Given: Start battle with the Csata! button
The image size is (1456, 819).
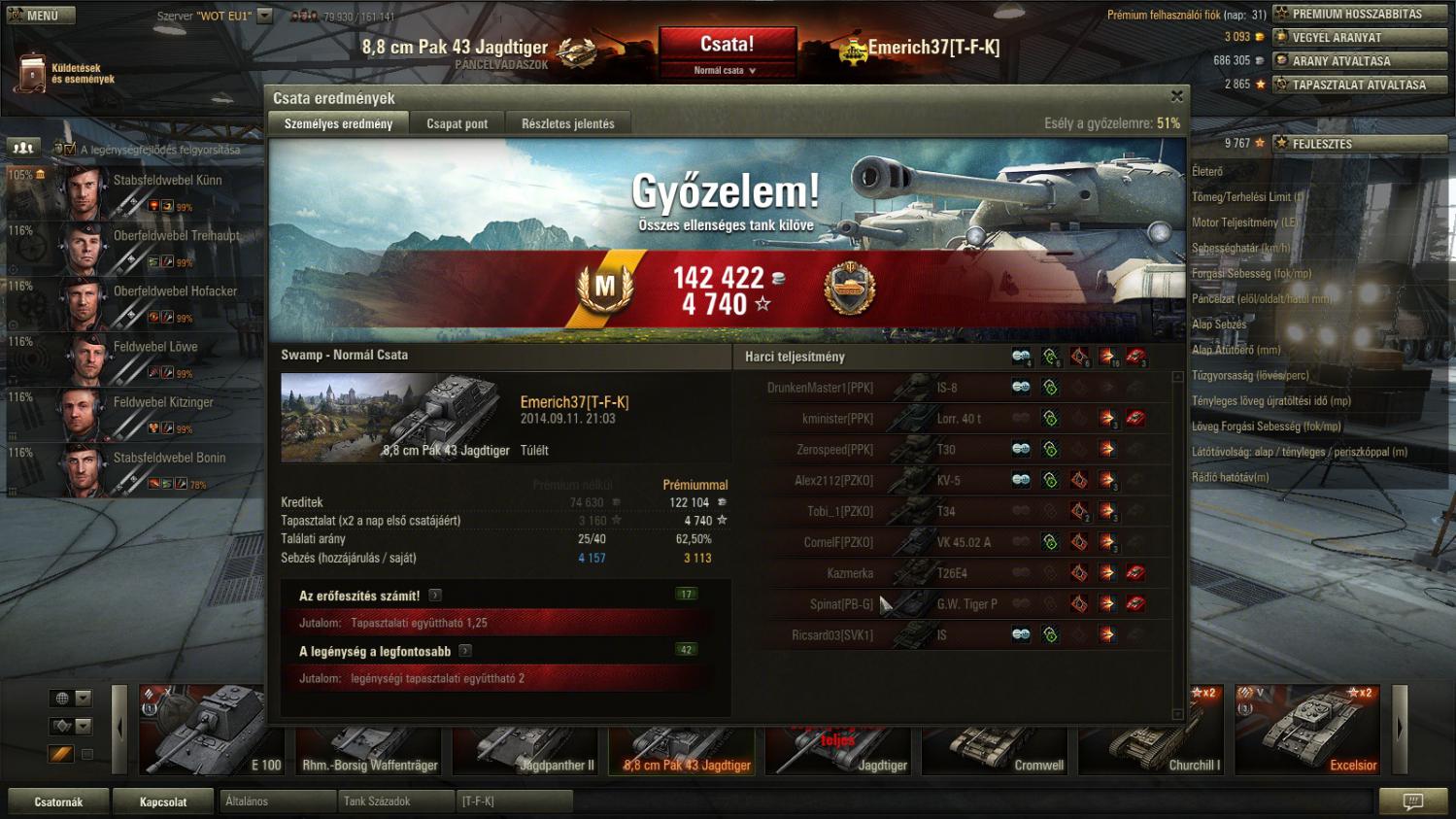Looking at the screenshot, I should pyautogui.click(x=727, y=45).
